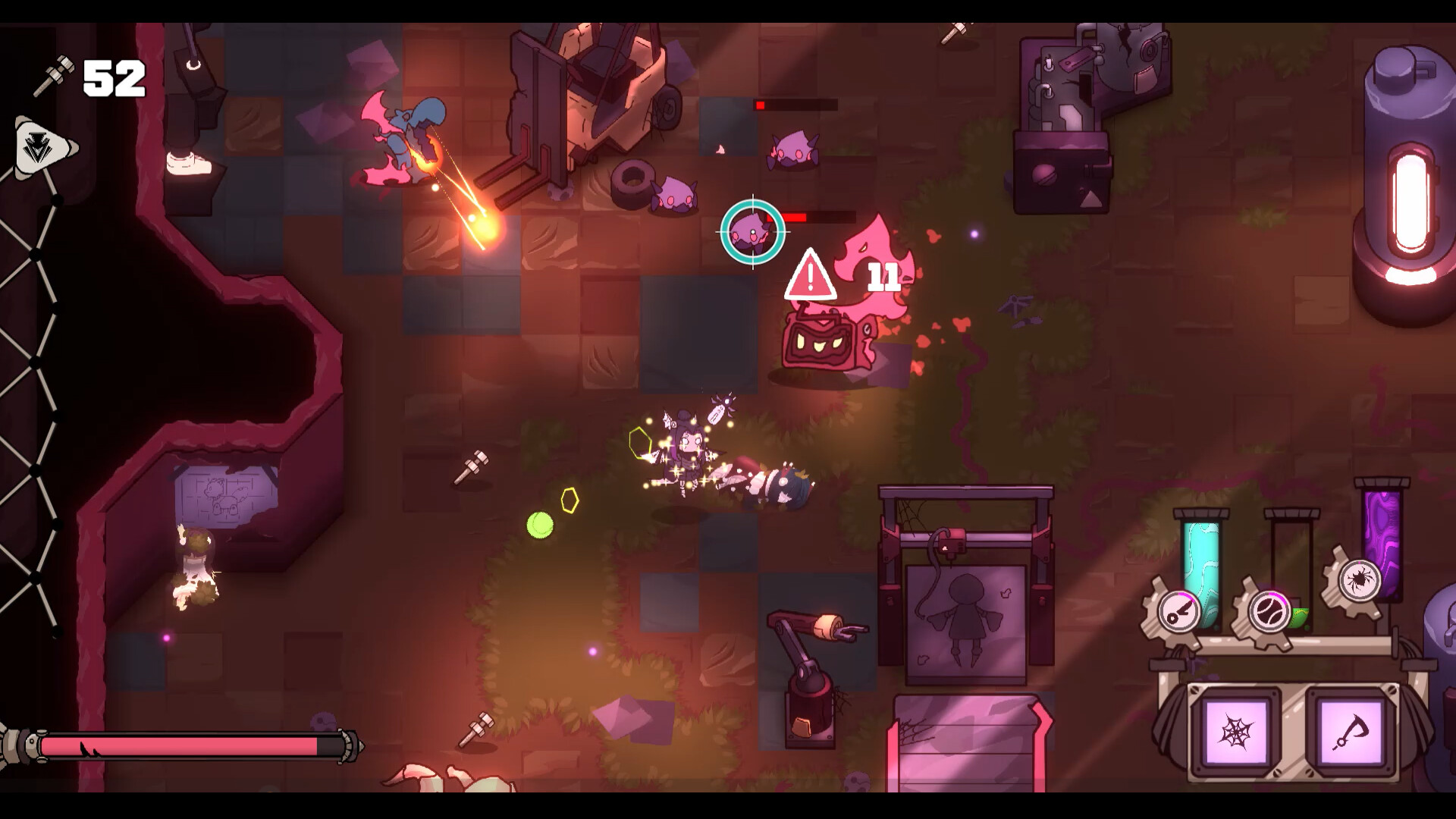The image size is (1456, 819).
Task: Click the blue bat enemy near the forklift
Action: click(409, 133)
